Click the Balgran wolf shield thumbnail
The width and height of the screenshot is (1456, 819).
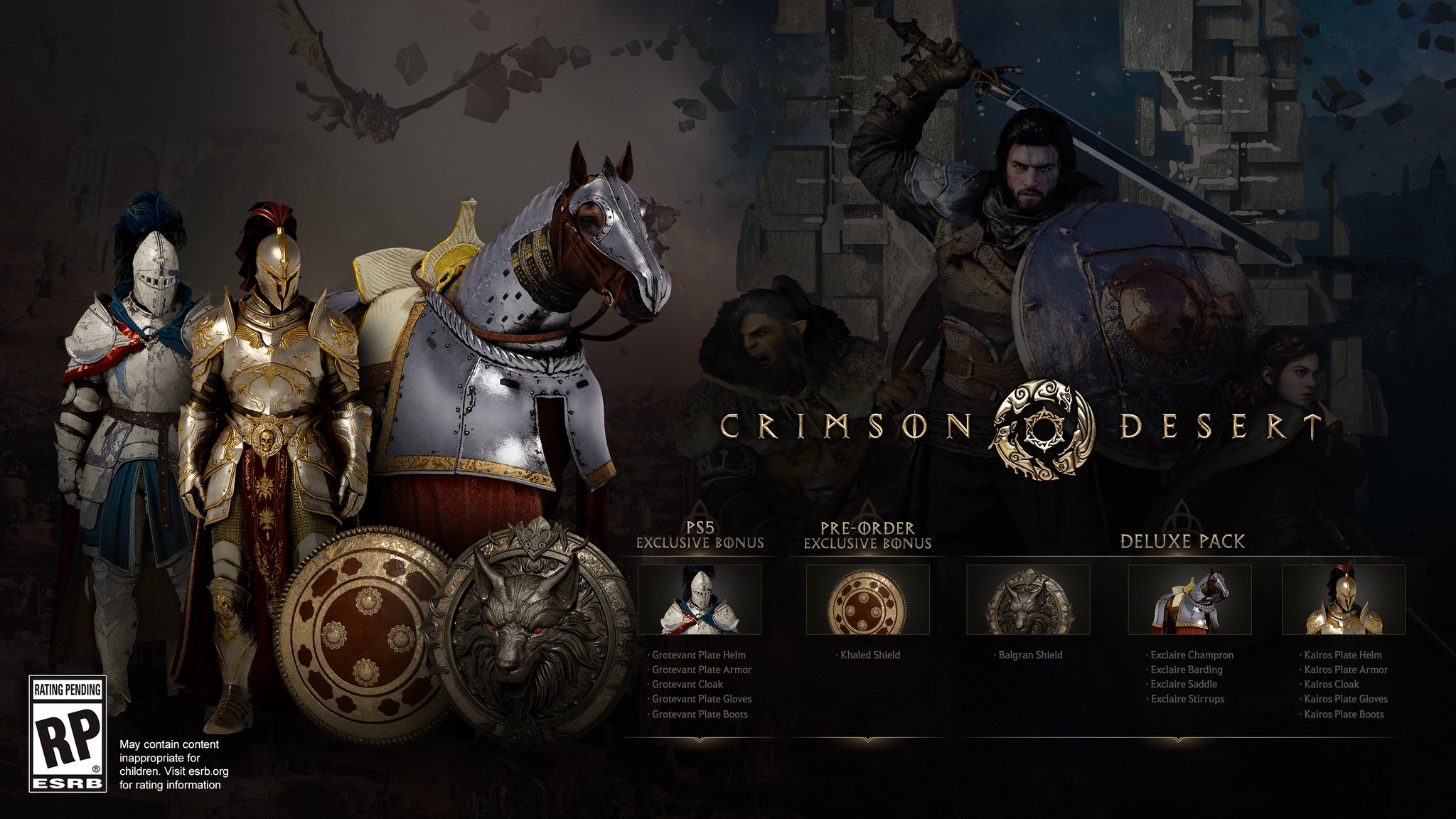[1028, 599]
